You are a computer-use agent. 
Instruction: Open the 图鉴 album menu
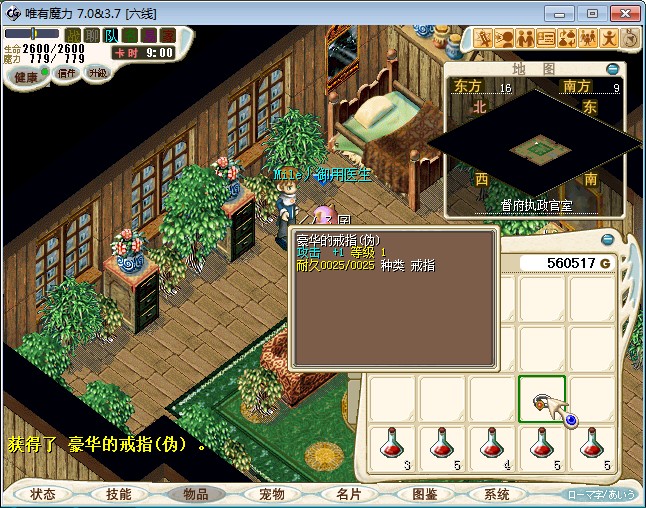click(423, 494)
